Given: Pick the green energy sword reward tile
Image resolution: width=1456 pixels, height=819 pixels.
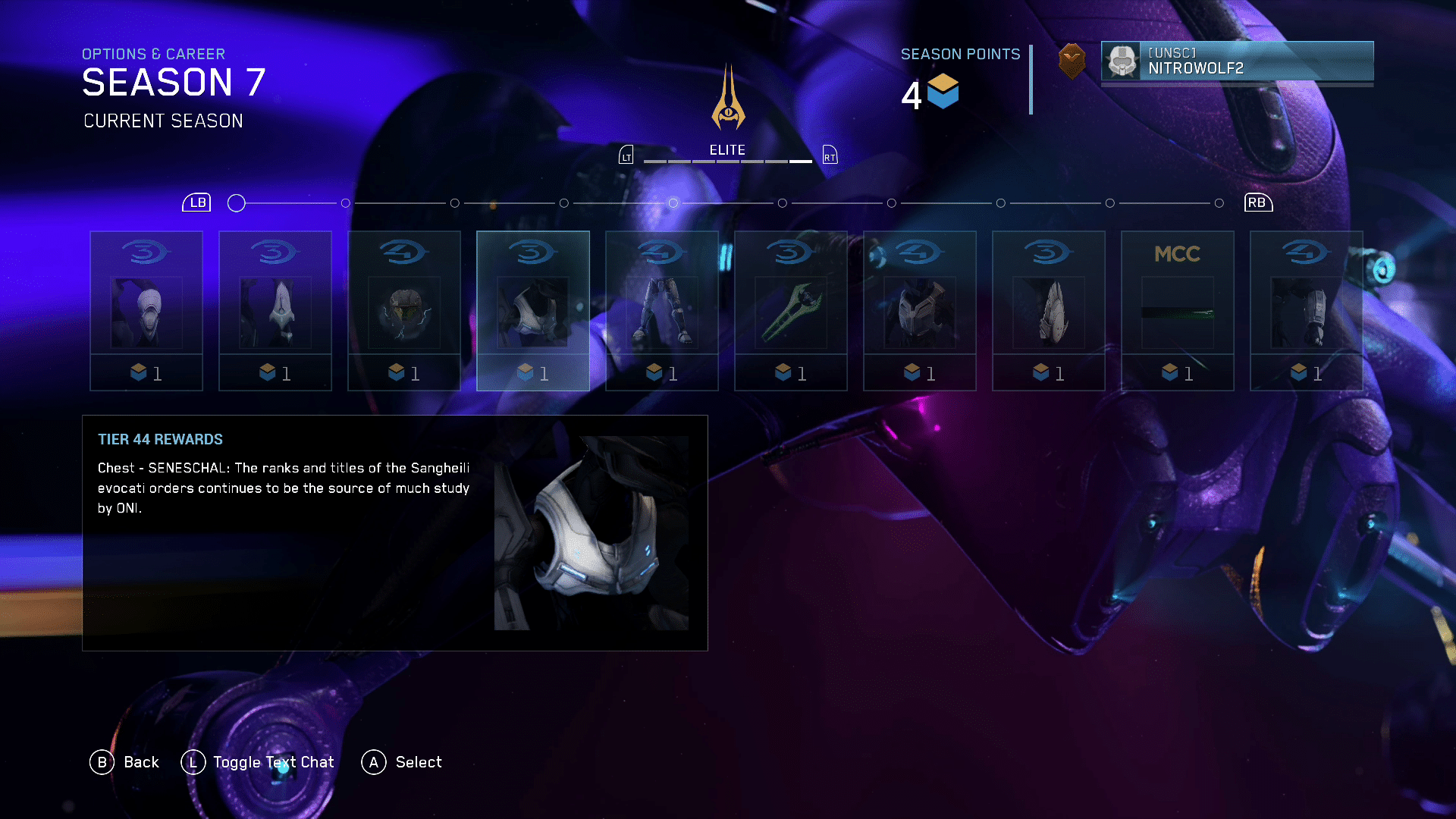Looking at the screenshot, I should coord(790,311).
